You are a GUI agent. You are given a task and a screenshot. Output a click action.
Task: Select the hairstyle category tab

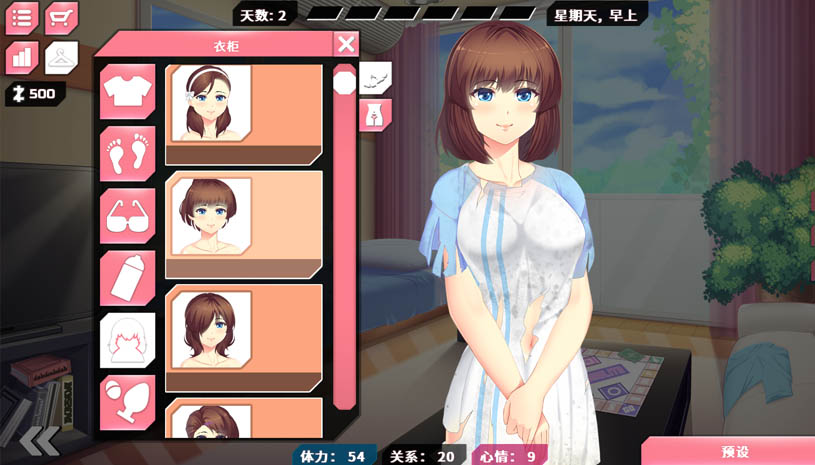point(127,339)
